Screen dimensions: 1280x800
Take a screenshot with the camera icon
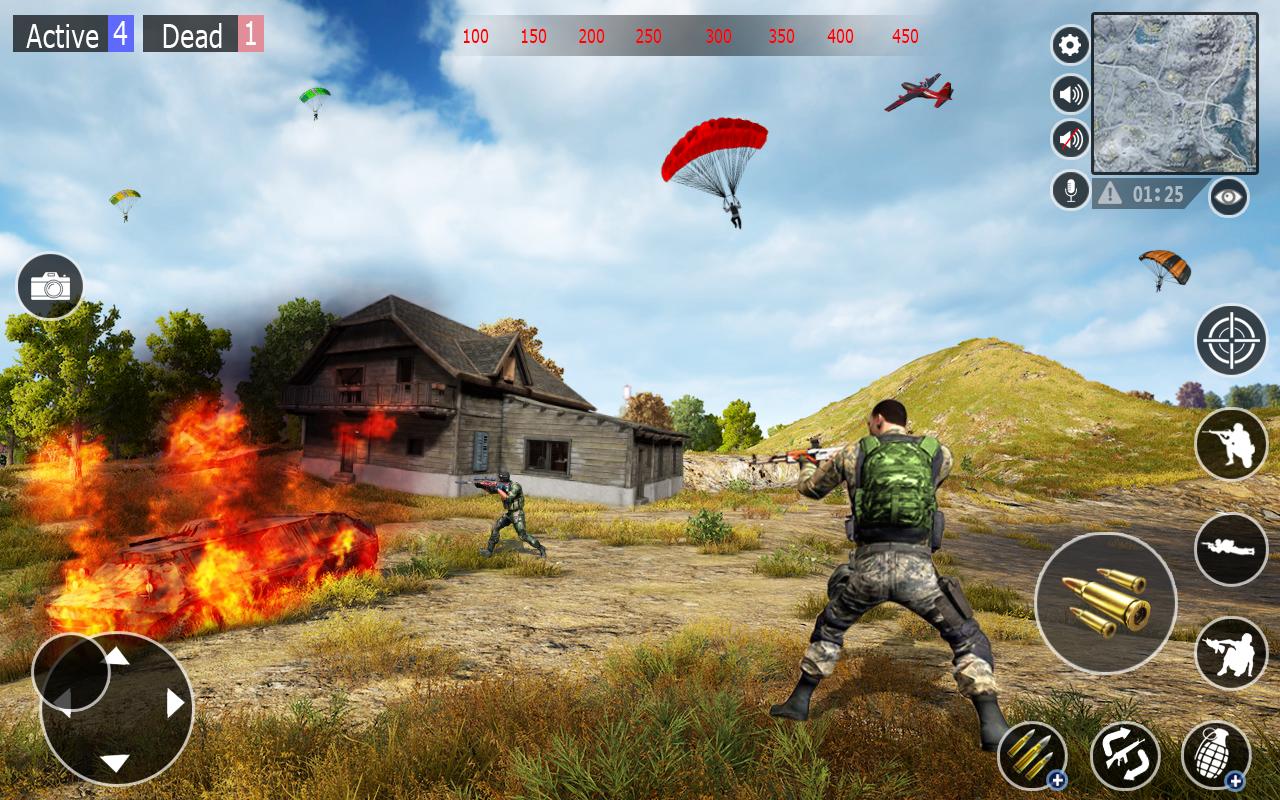click(x=48, y=285)
